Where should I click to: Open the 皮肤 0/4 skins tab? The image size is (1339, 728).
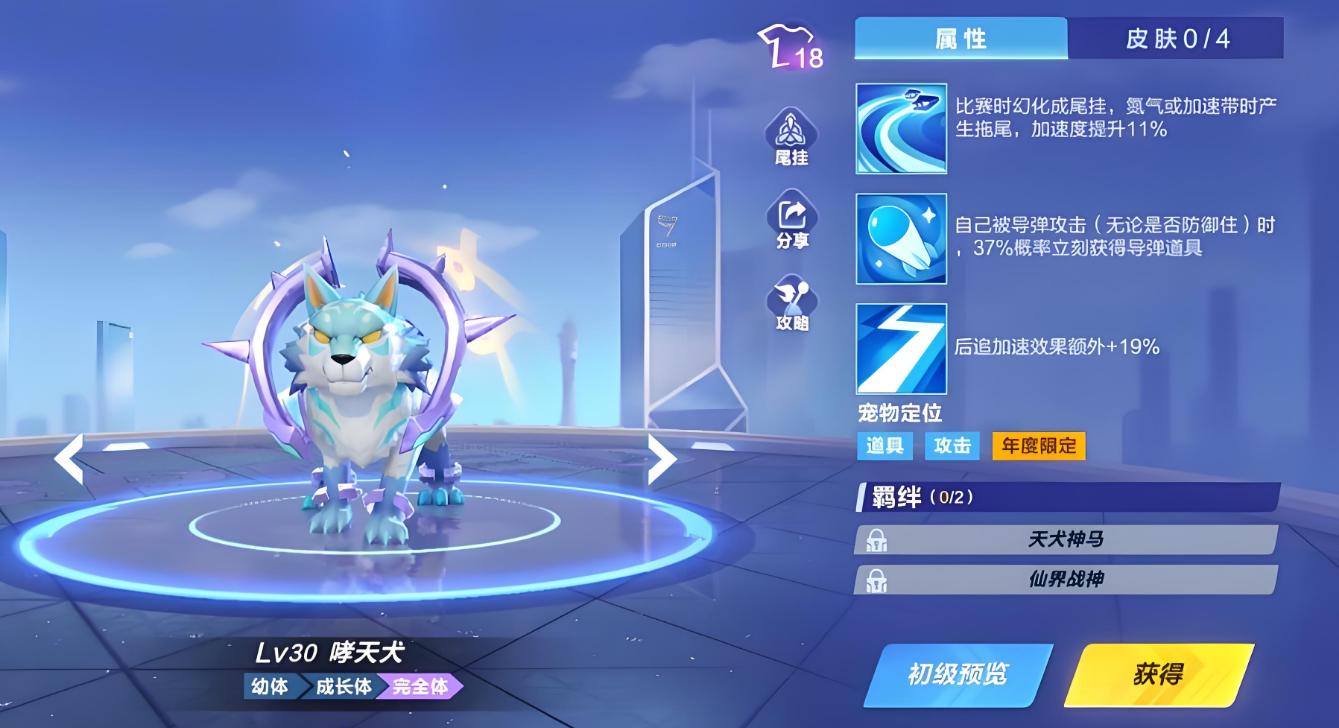(x=1177, y=39)
